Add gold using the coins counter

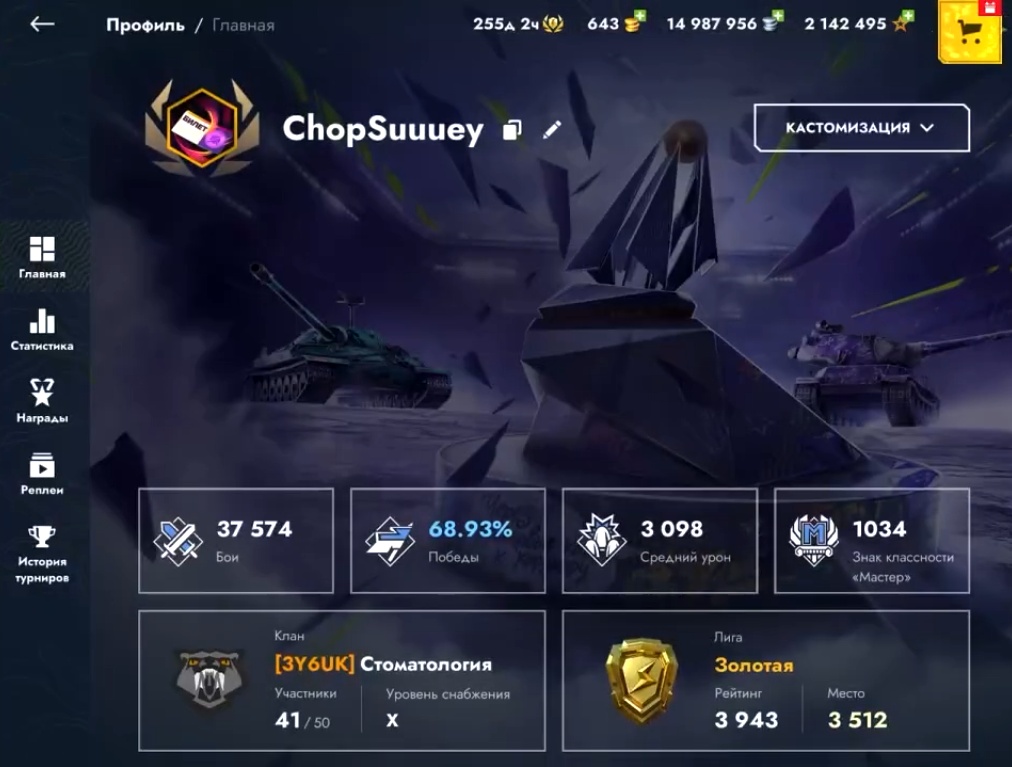[x=615, y=23]
